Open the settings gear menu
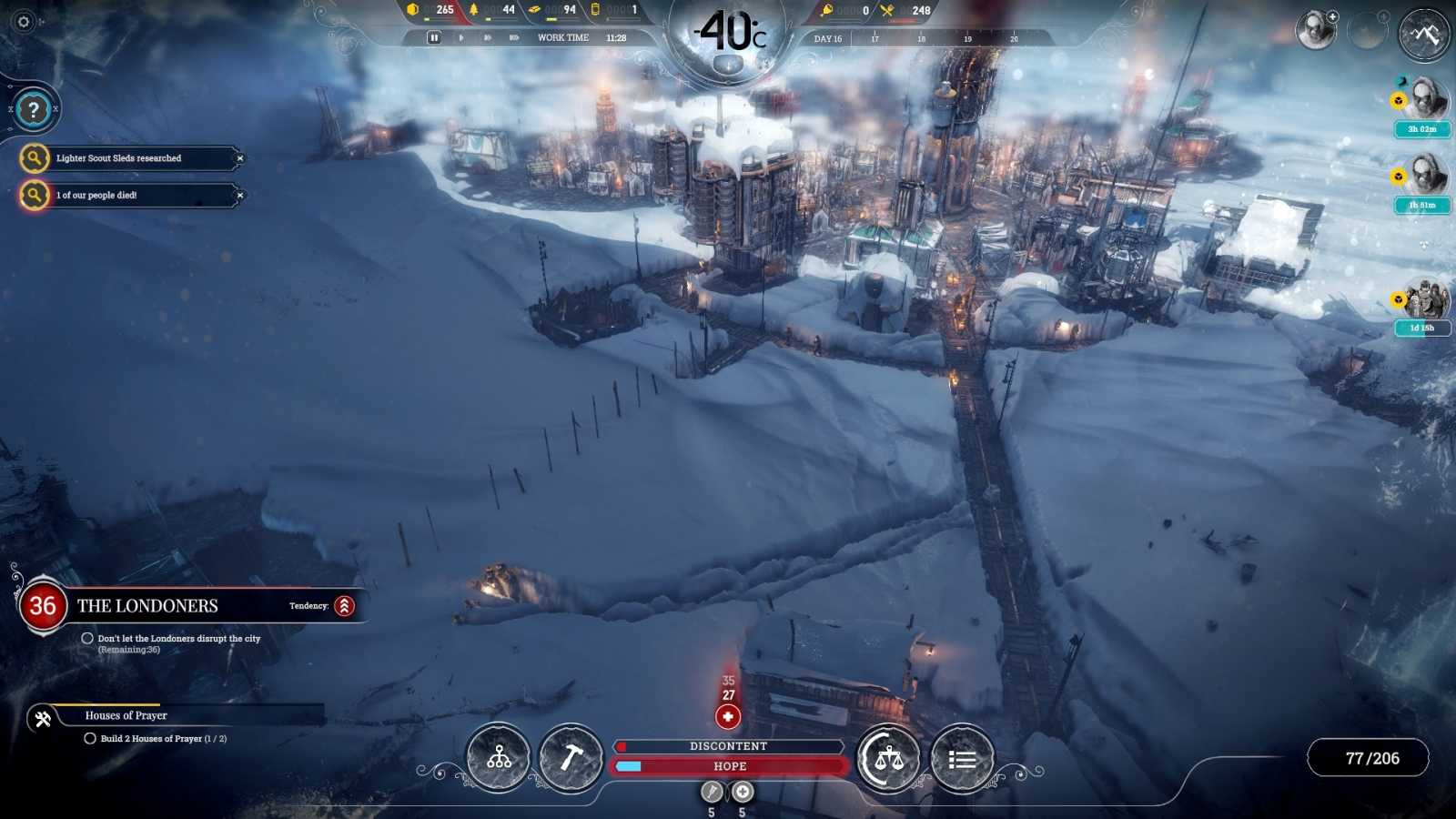1456x819 pixels. [24, 22]
